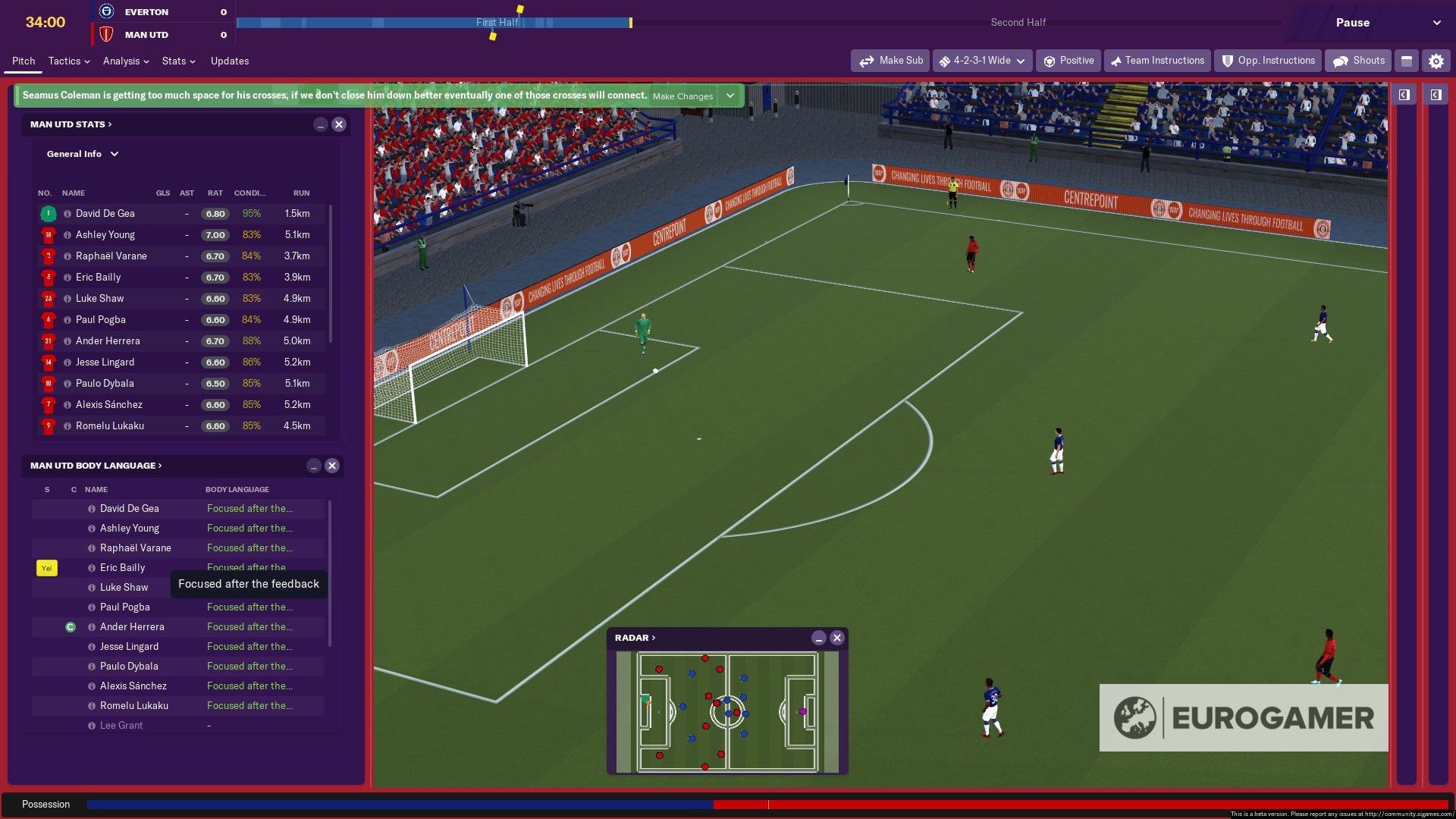
Task: Click the panels layout icon beside the gear
Action: coord(1407,61)
